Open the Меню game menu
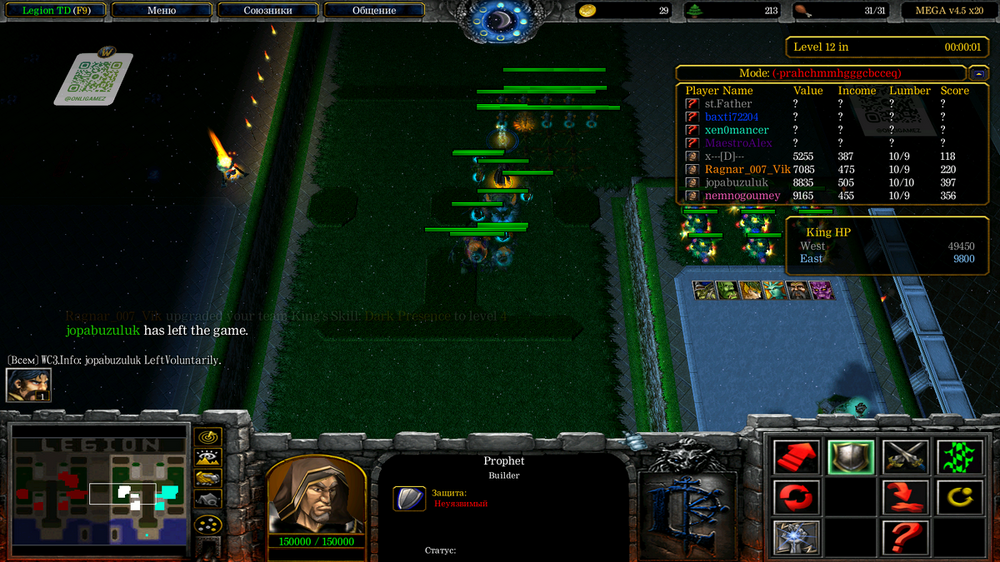 (161, 11)
